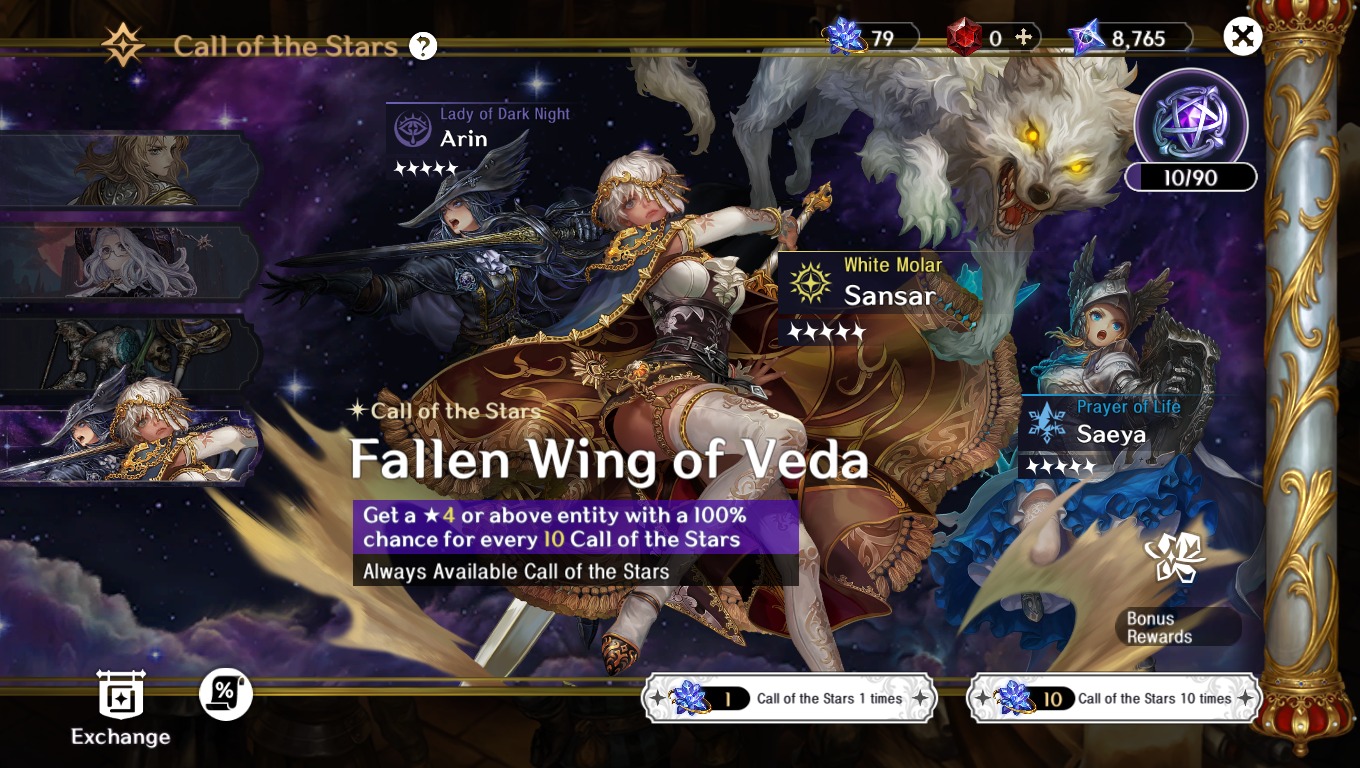Image resolution: width=1360 pixels, height=768 pixels.
Task: Perform Call of the Stars 1 times
Action: 790,698
